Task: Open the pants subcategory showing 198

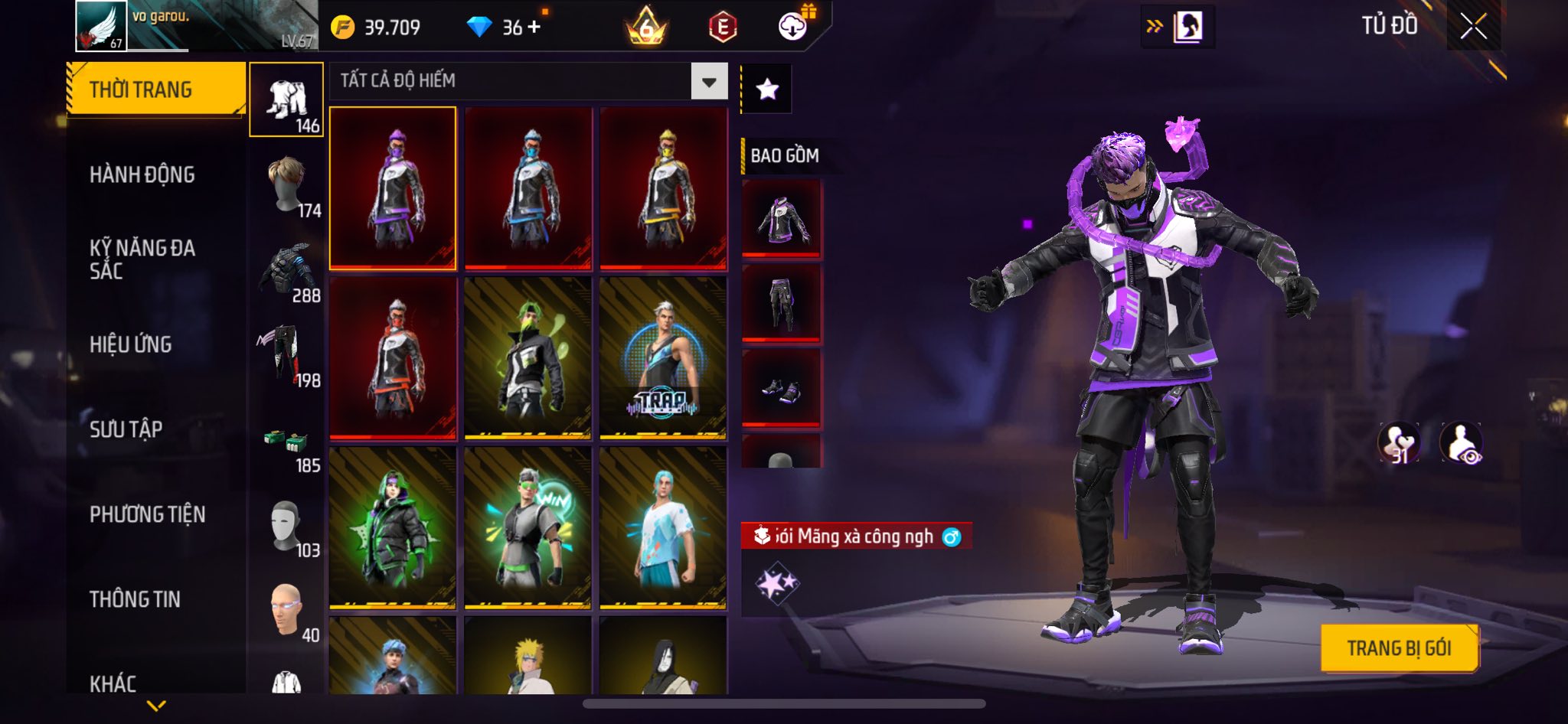Action: point(288,356)
